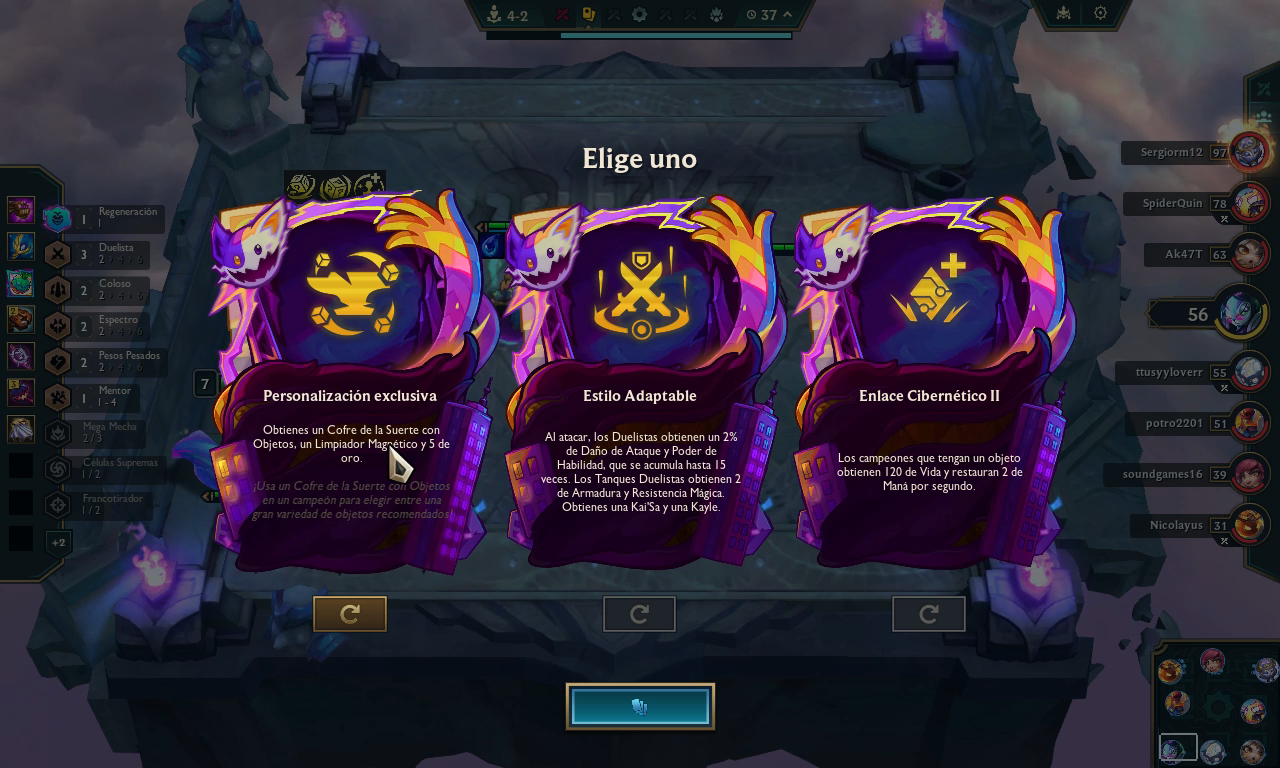Image resolution: width=1280 pixels, height=768 pixels.
Task: Reroll the leftmost augment card
Action: (349, 614)
